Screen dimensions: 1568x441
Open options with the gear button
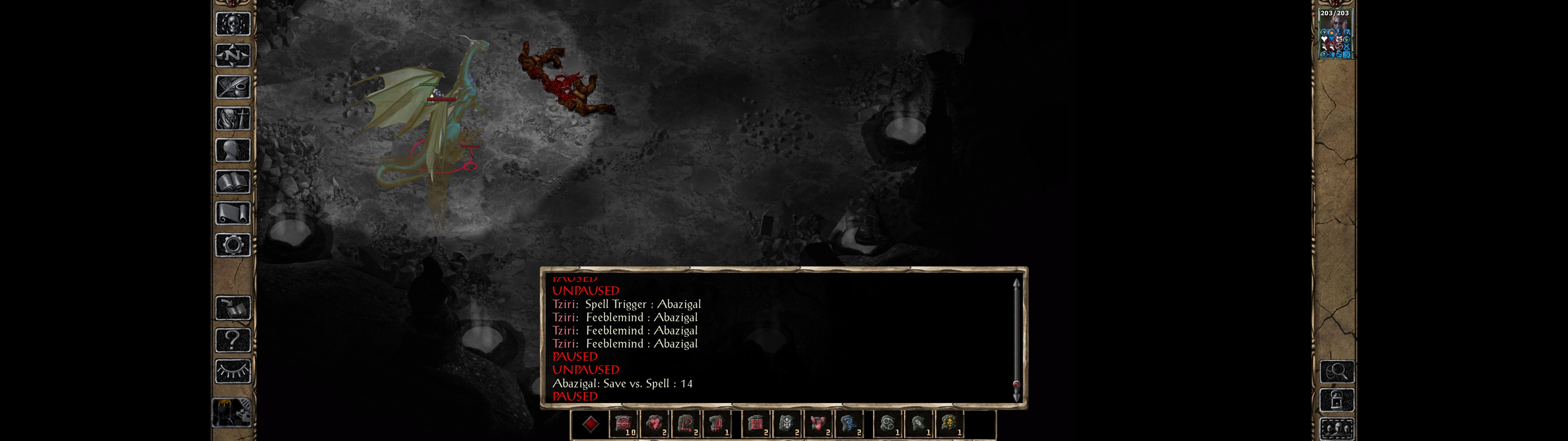pyautogui.click(x=232, y=246)
